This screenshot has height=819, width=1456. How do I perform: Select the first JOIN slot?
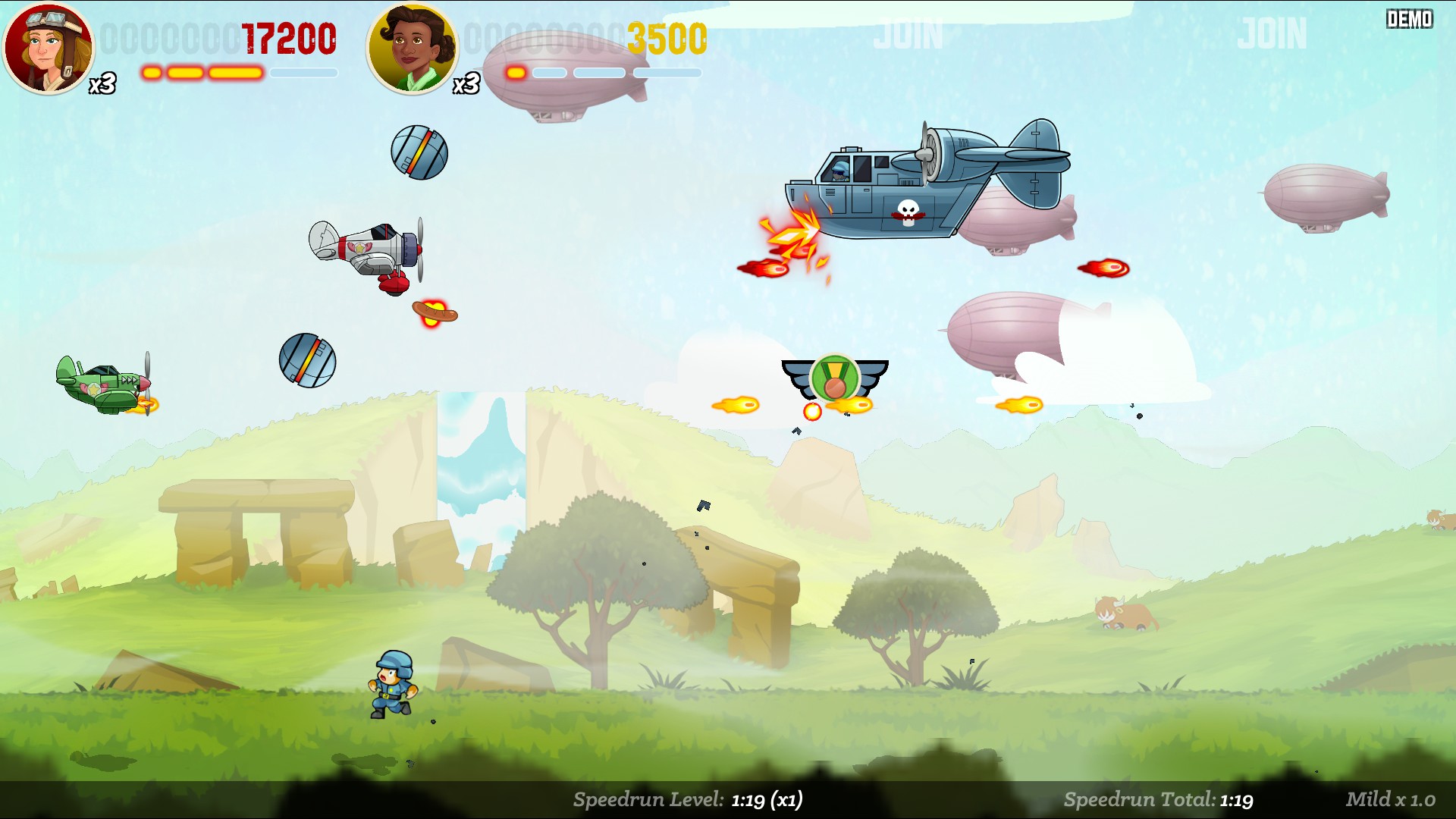click(x=908, y=34)
